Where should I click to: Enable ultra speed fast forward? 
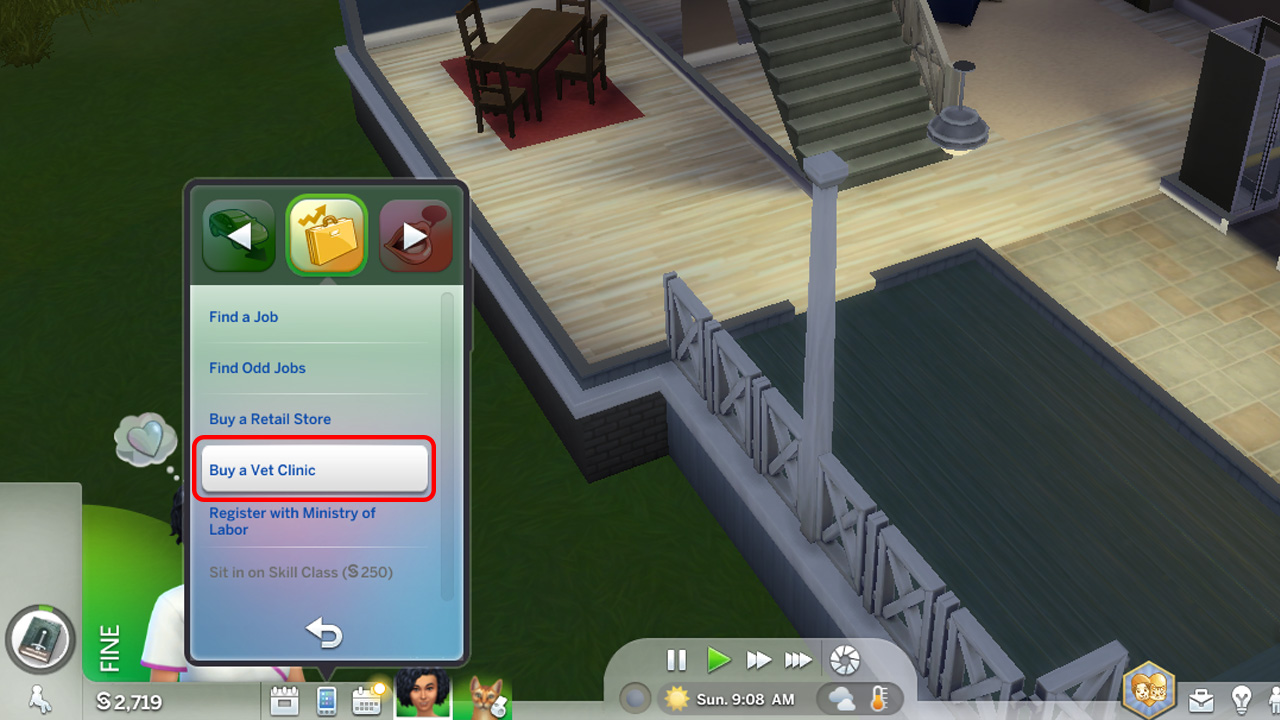[799, 660]
